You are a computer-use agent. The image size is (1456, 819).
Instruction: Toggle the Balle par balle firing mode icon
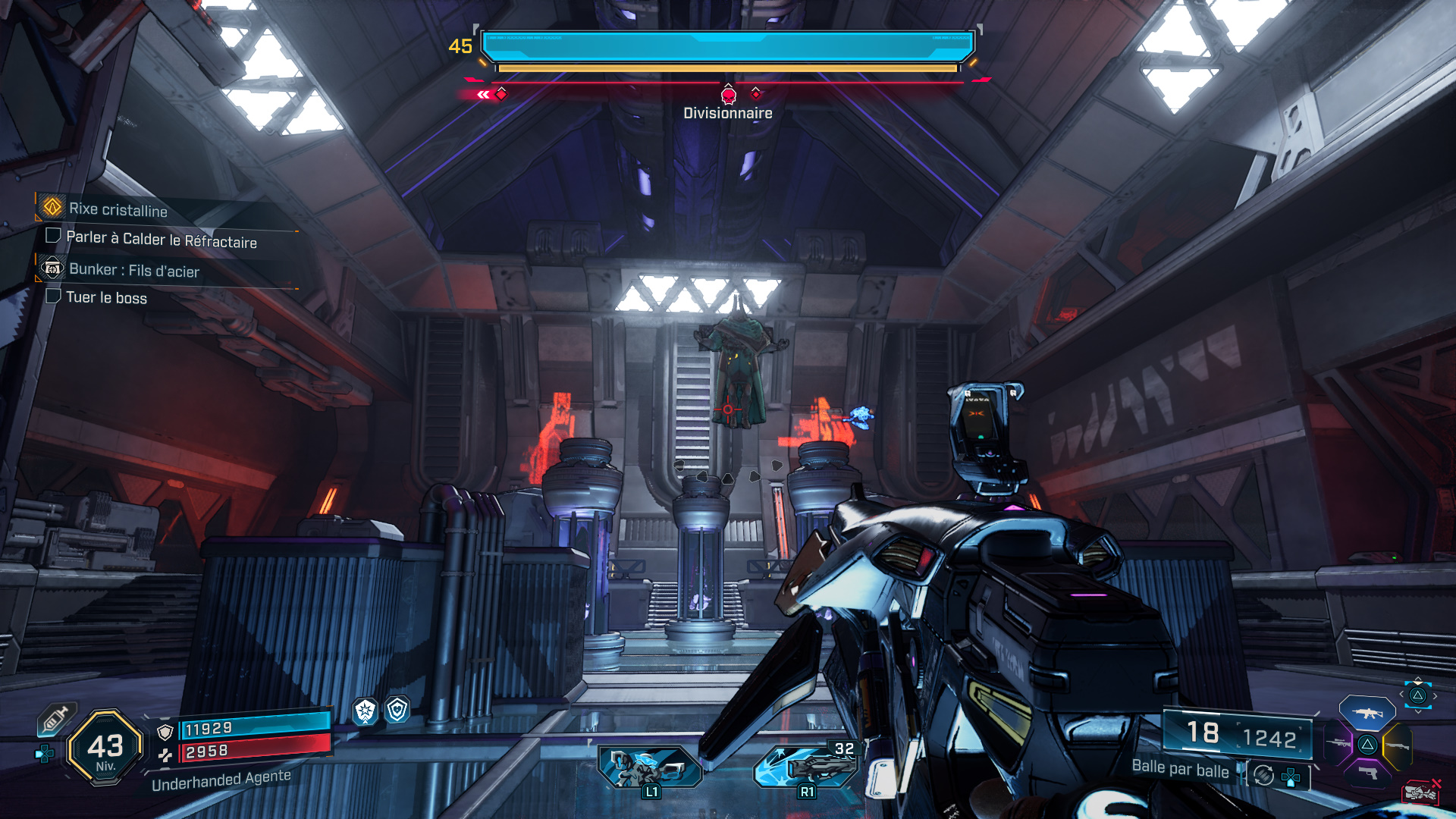(x=1263, y=775)
